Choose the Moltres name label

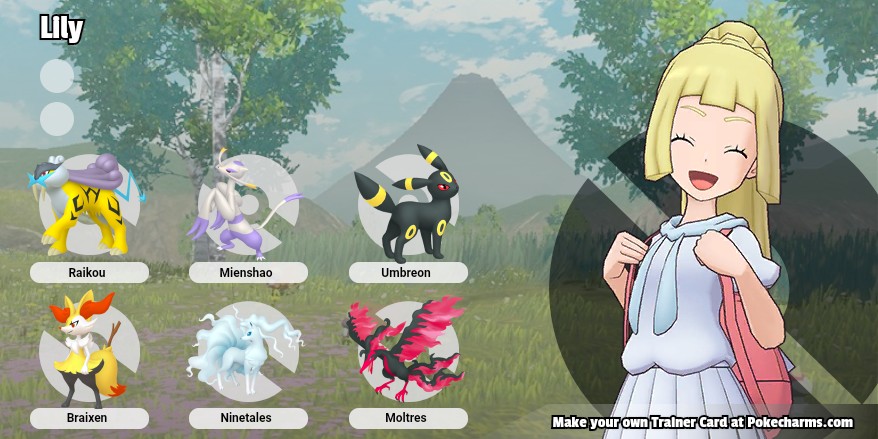pos(407,418)
